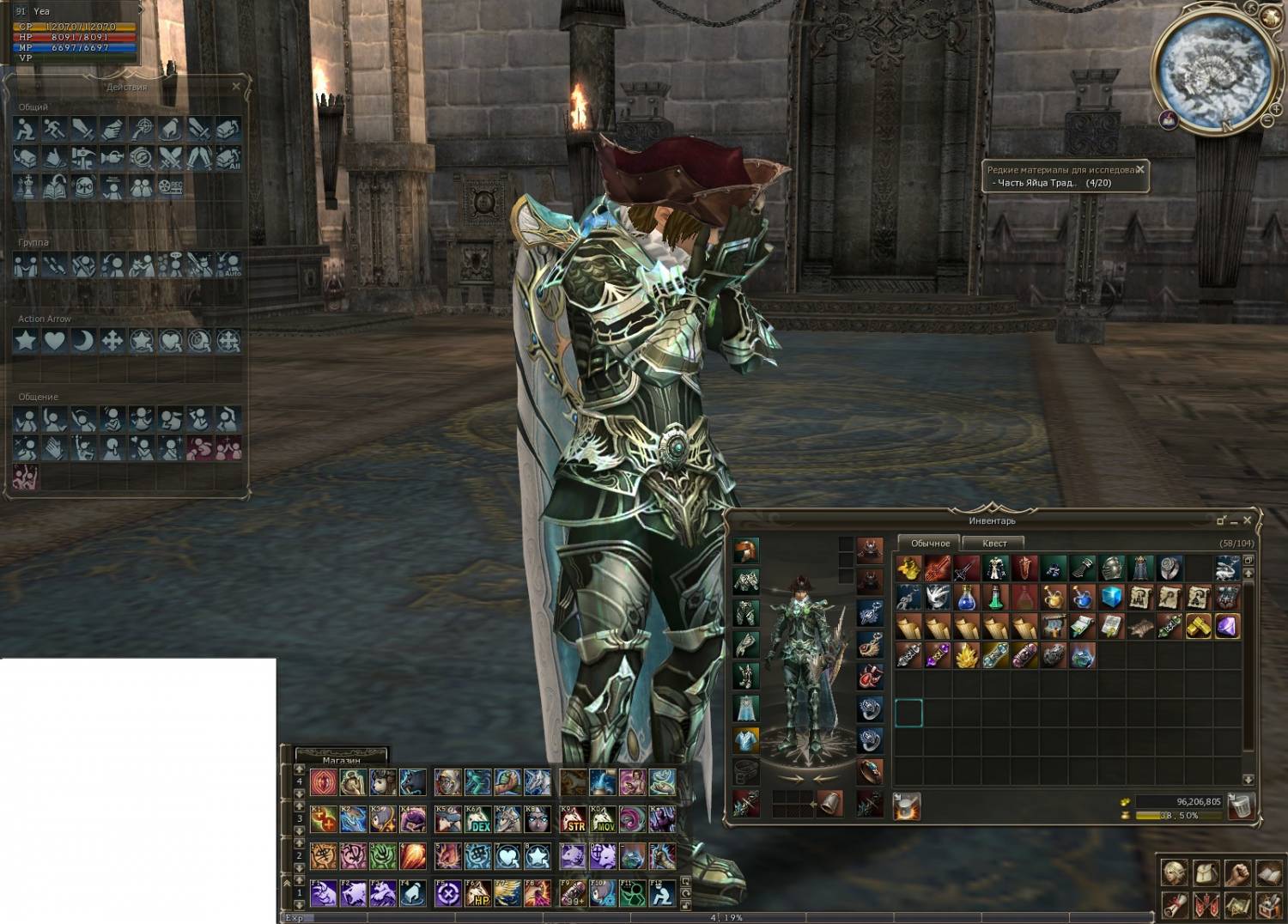Viewport: 1288px width, 924px height.
Task: Select the Обычное inventory tab
Action: [930, 543]
